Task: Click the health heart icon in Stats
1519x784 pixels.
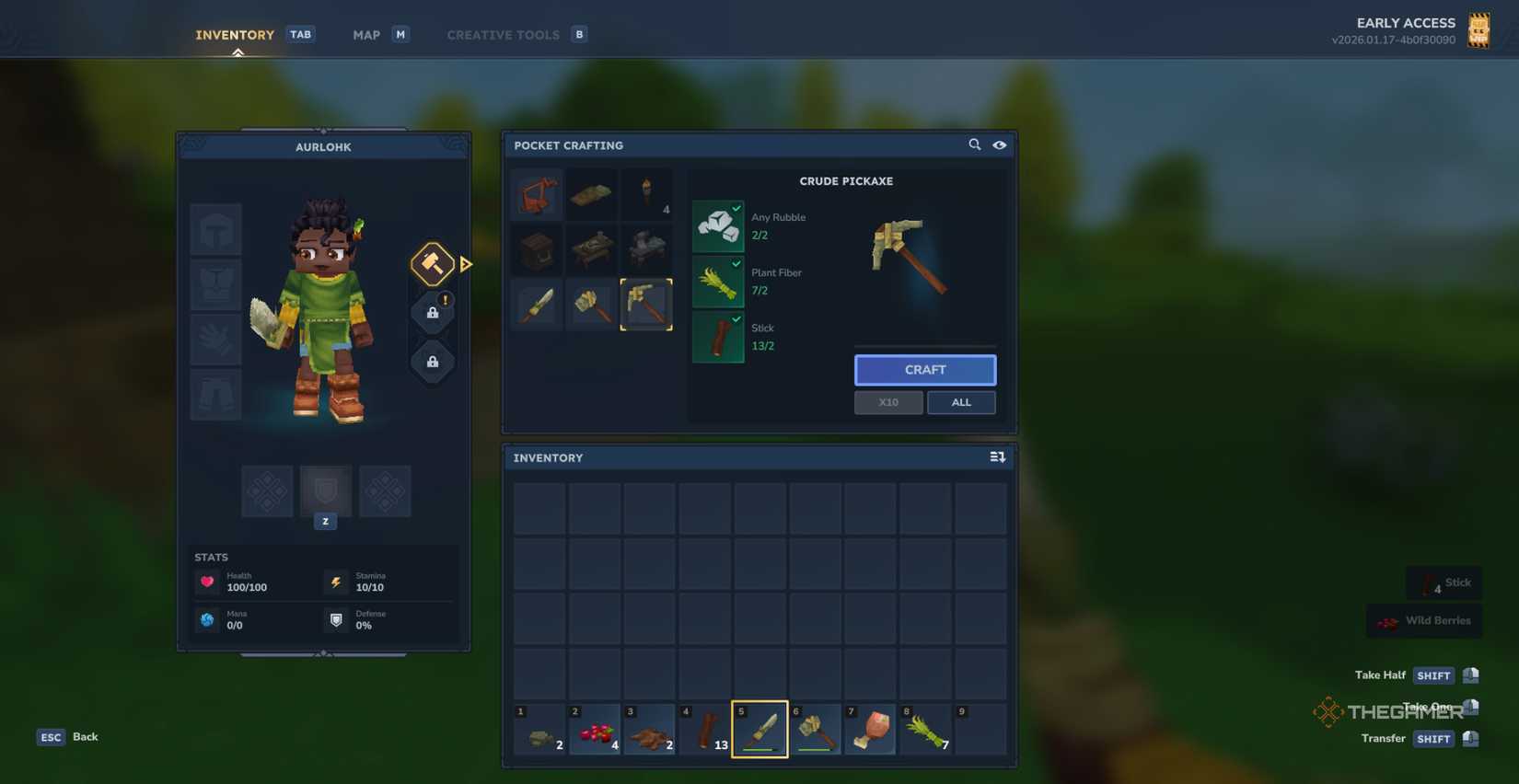Action: [x=206, y=582]
